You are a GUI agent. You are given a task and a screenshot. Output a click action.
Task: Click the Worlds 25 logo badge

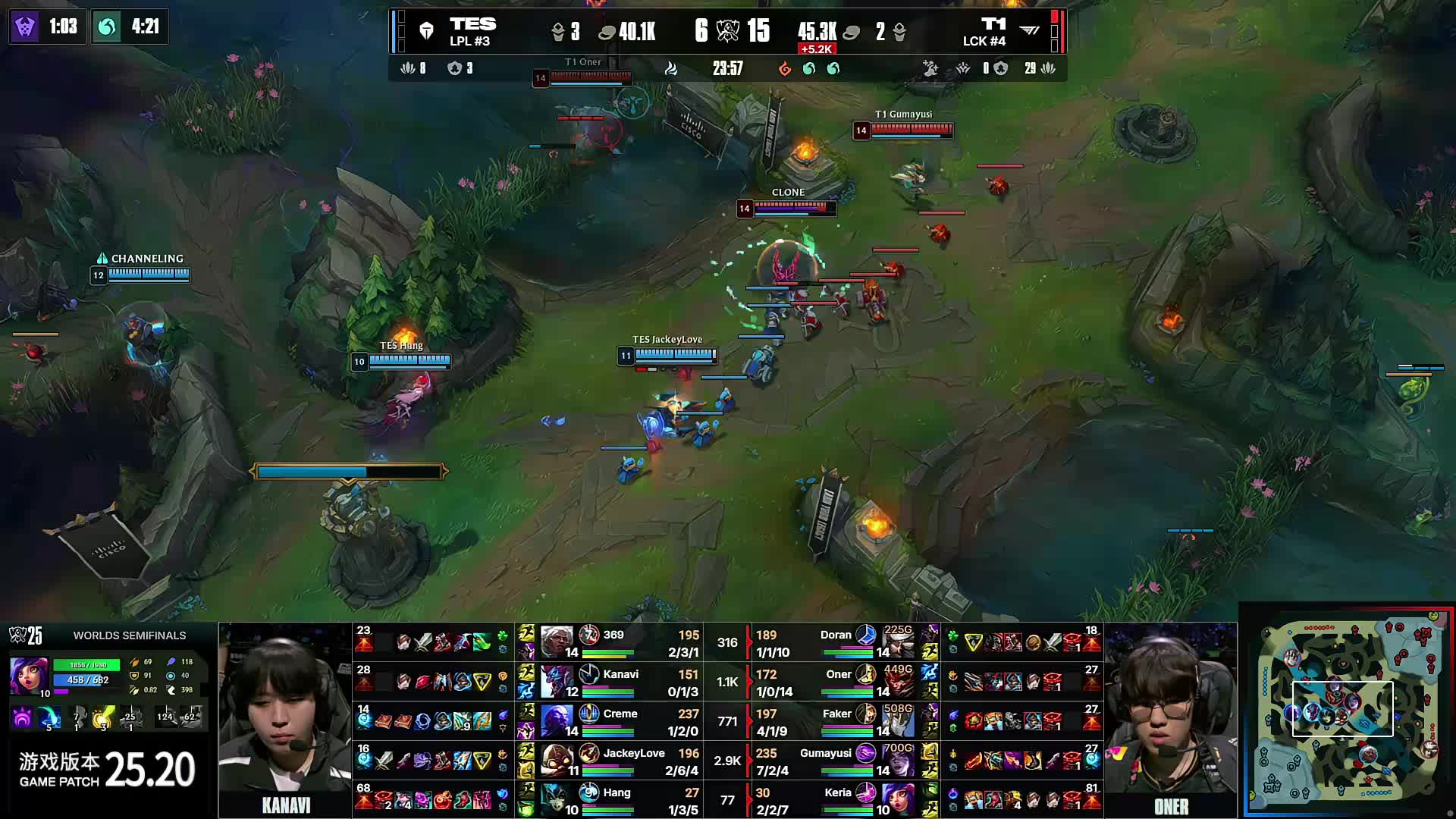pyautogui.click(x=25, y=635)
